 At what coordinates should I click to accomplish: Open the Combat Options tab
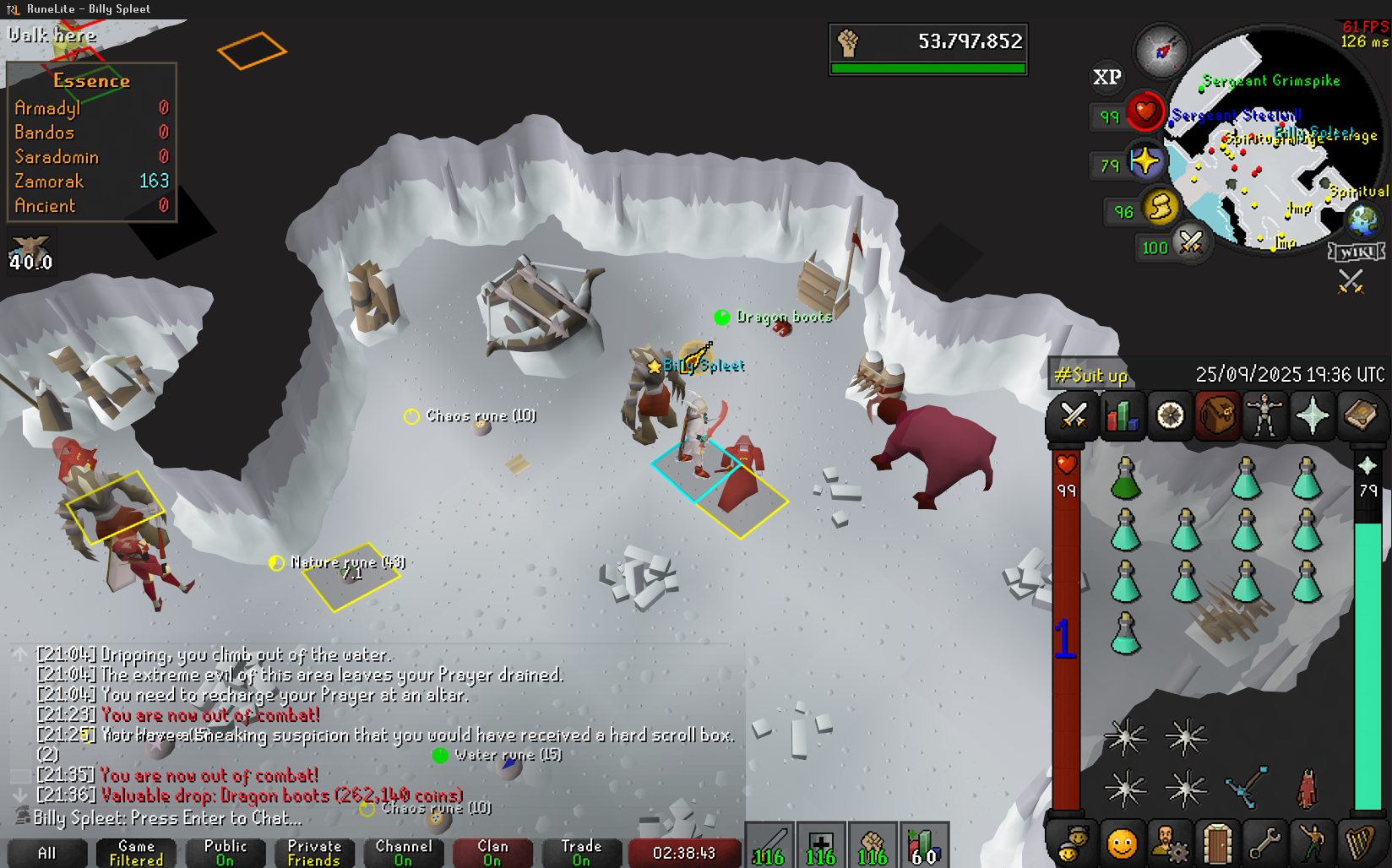point(1074,415)
